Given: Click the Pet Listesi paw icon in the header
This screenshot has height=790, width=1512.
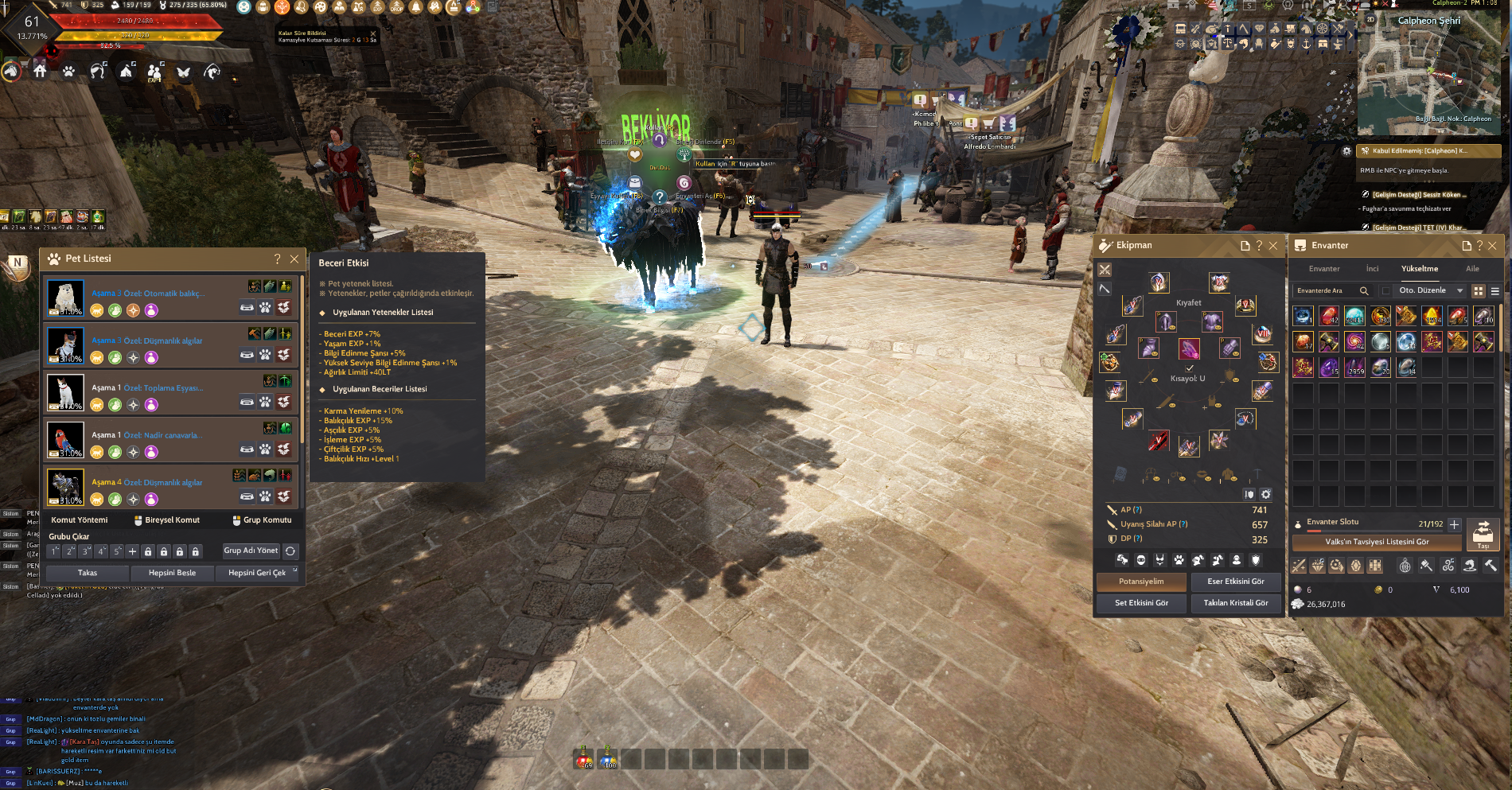Looking at the screenshot, I should pyautogui.click(x=53, y=258).
